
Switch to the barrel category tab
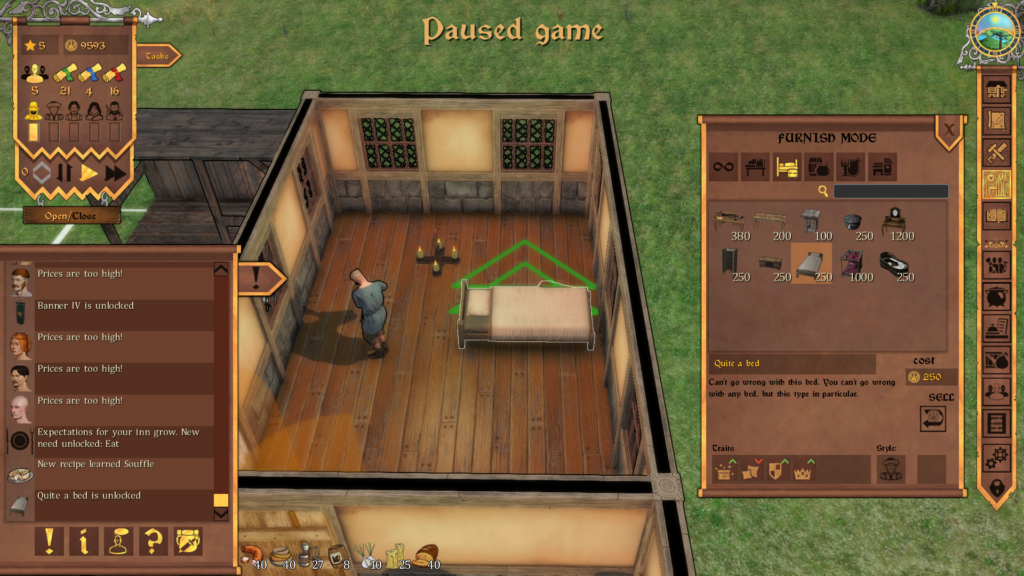point(819,167)
